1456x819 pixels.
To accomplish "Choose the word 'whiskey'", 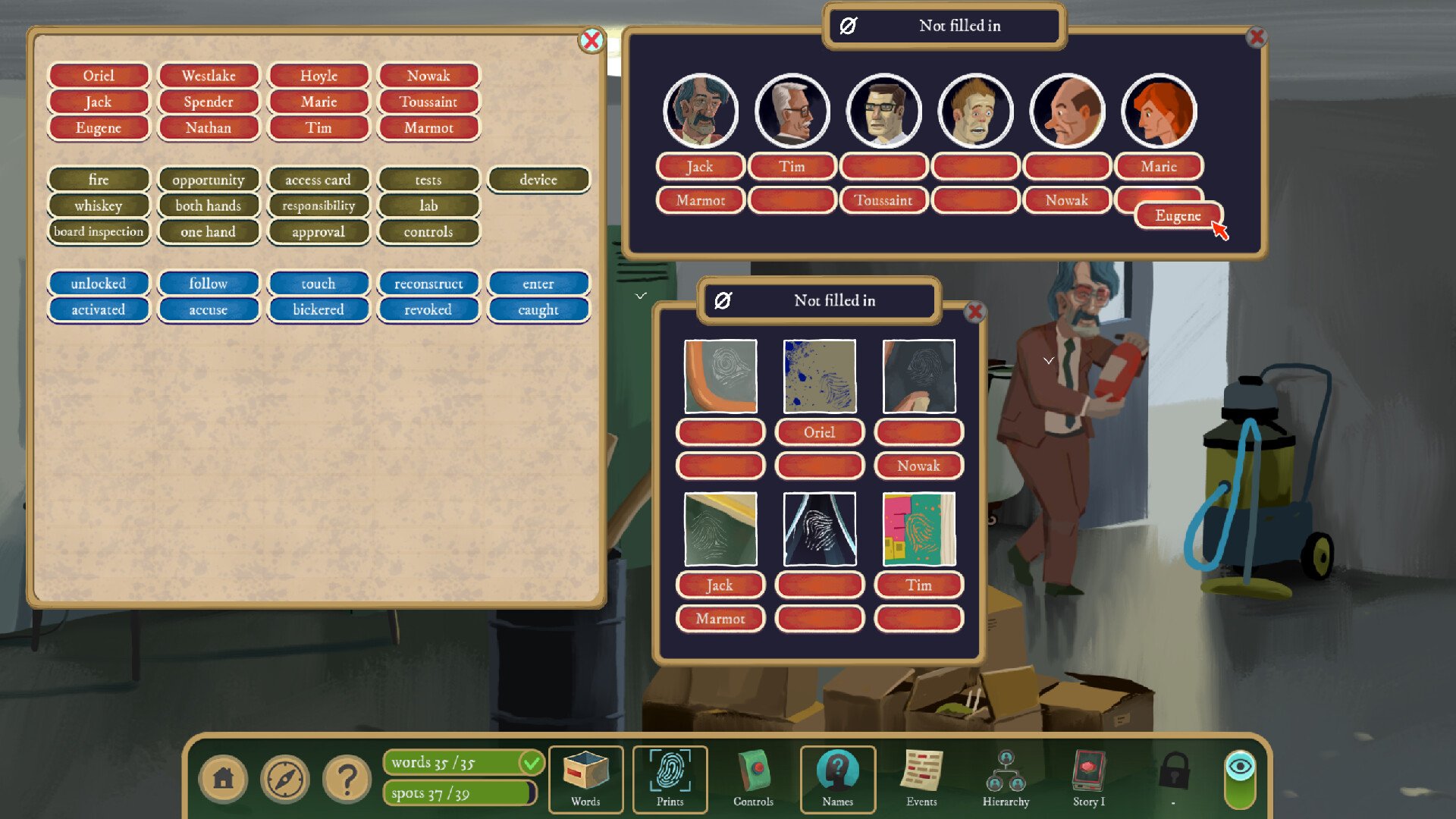I will tap(99, 206).
